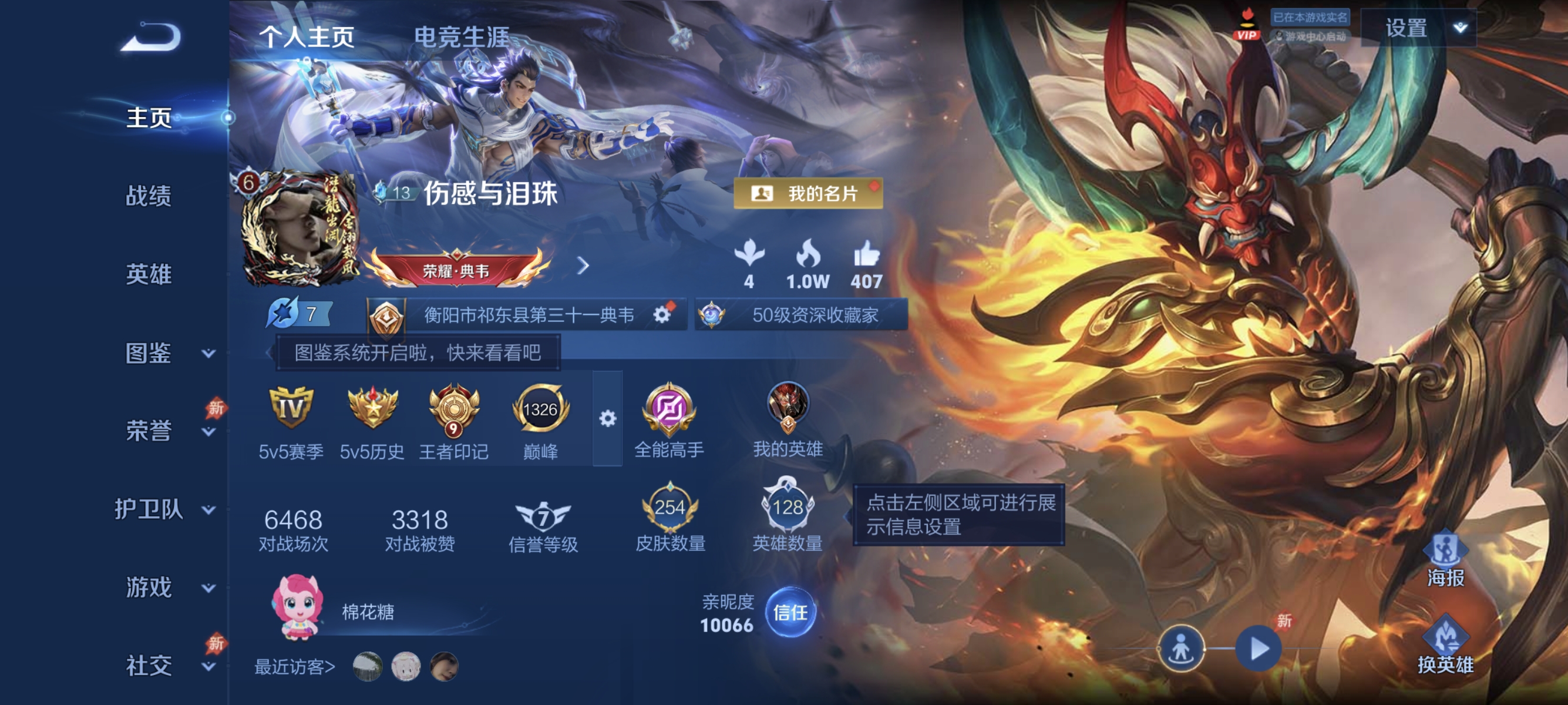Viewport: 1568px width, 705px height.
Task: Open the first 最近访客 visitor avatar
Action: click(366, 667)
